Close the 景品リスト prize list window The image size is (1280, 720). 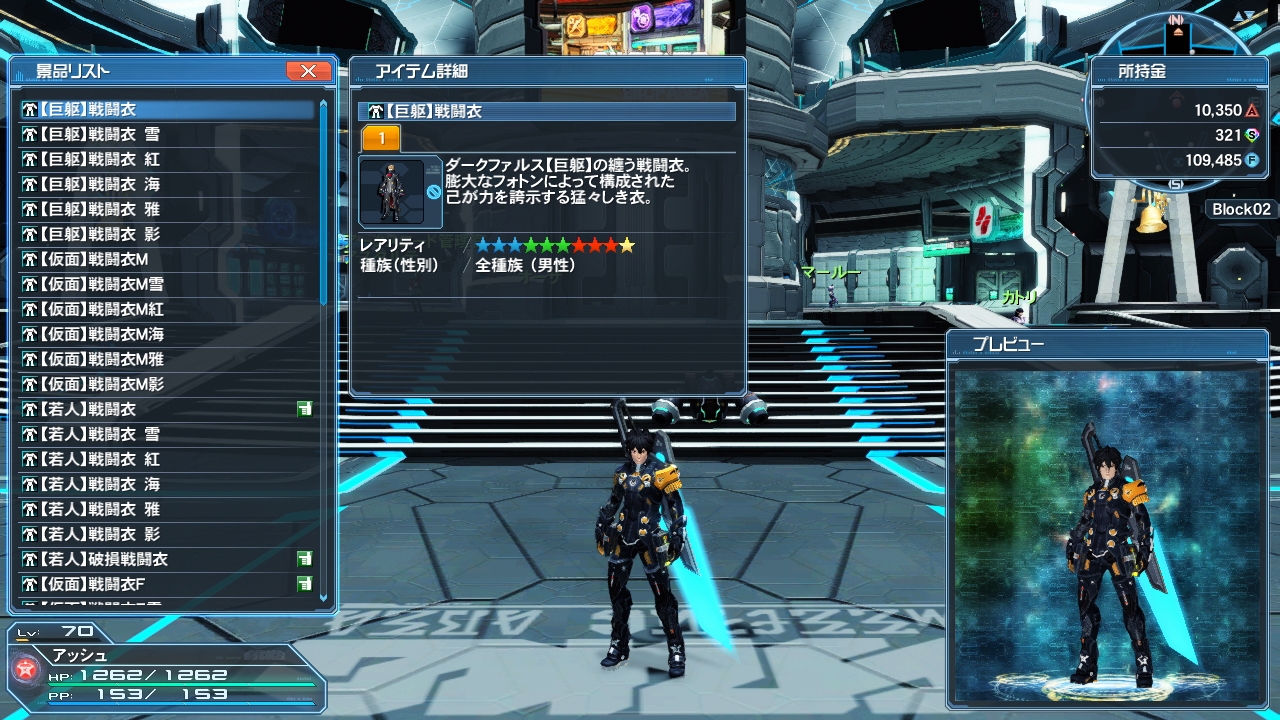[308, 71]
